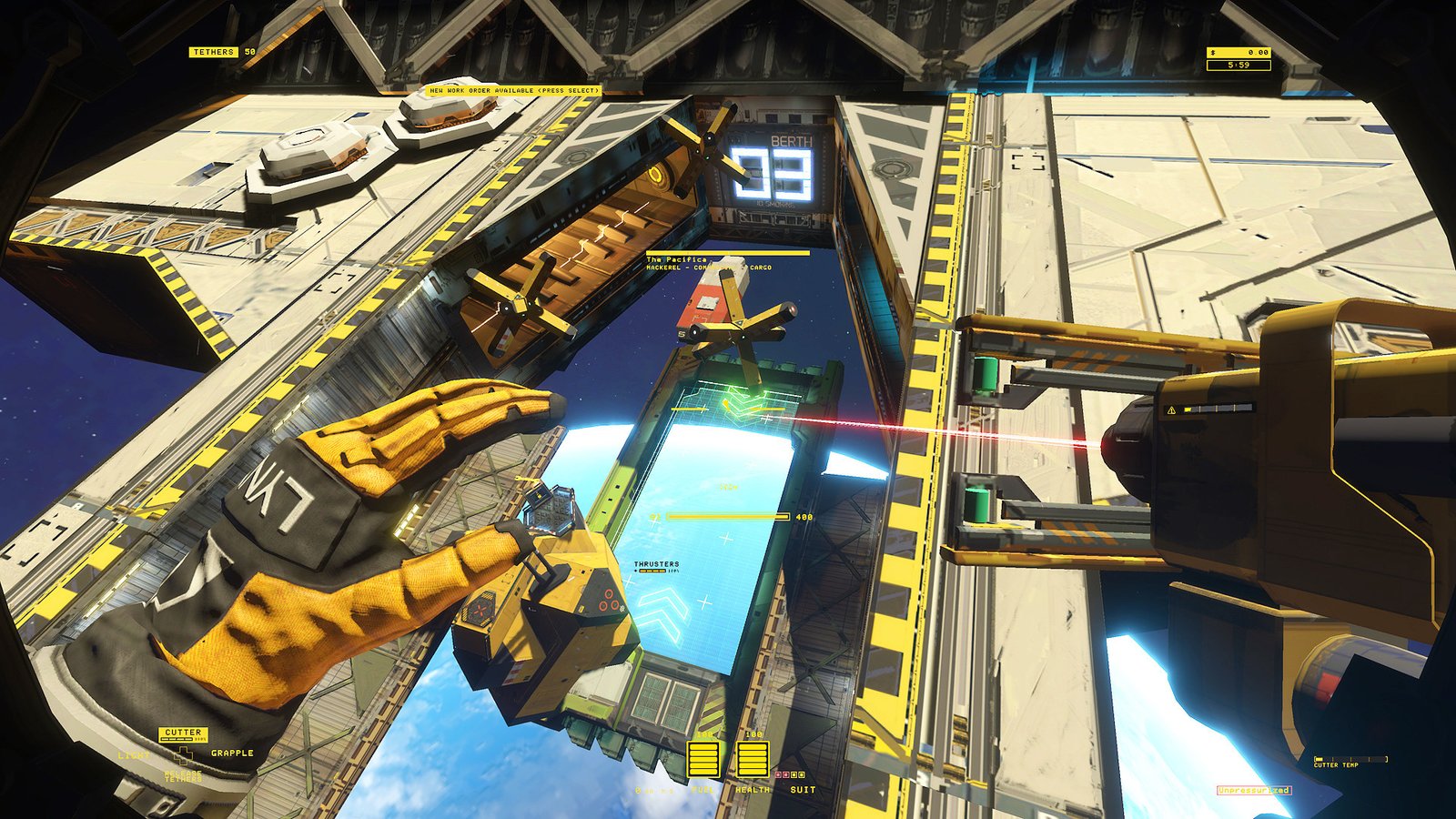Click the Release Tethers icon
Viewport: 1456px width, 819px height.
click(183, 775)
